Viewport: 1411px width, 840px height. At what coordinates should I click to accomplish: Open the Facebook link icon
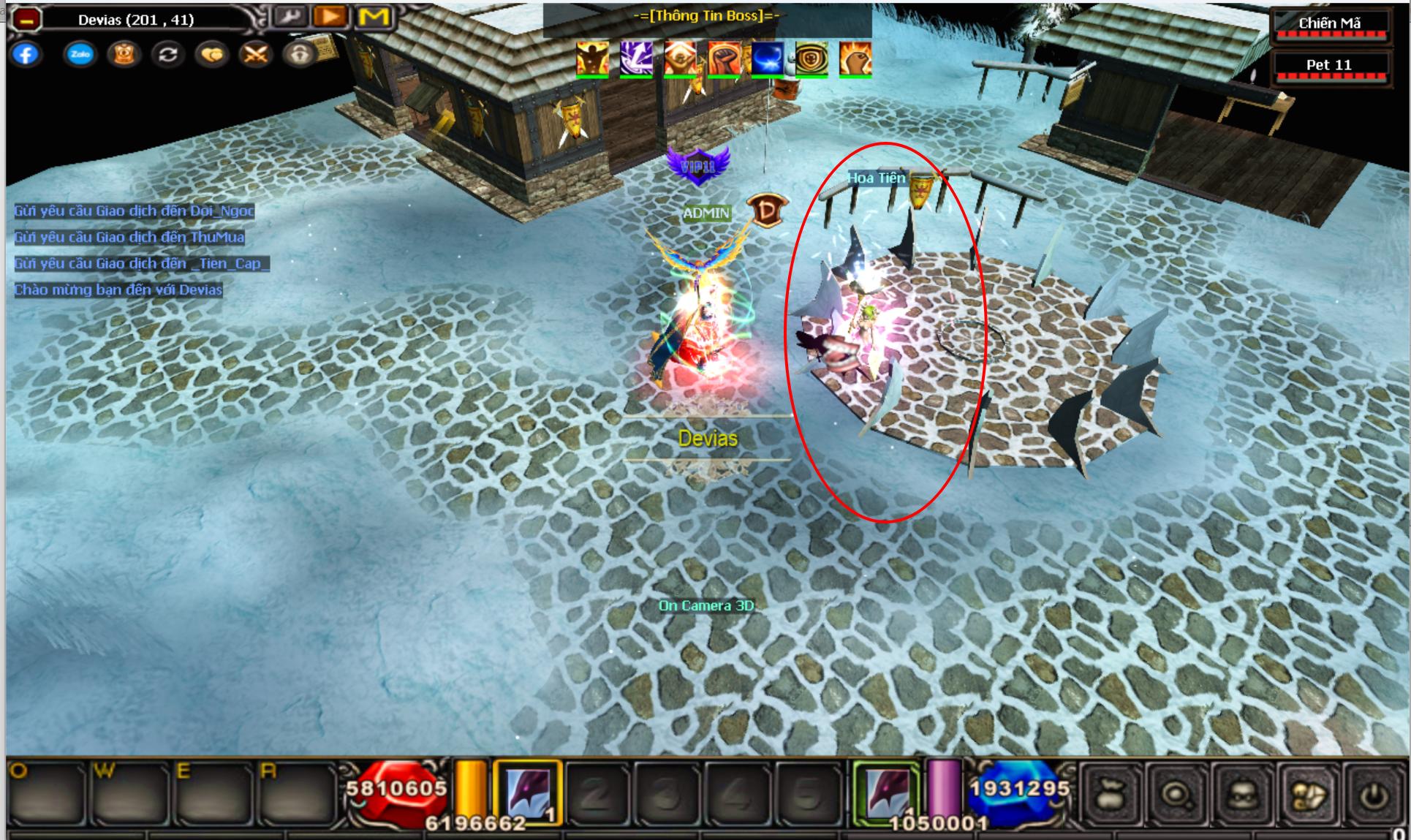(26, 55)
